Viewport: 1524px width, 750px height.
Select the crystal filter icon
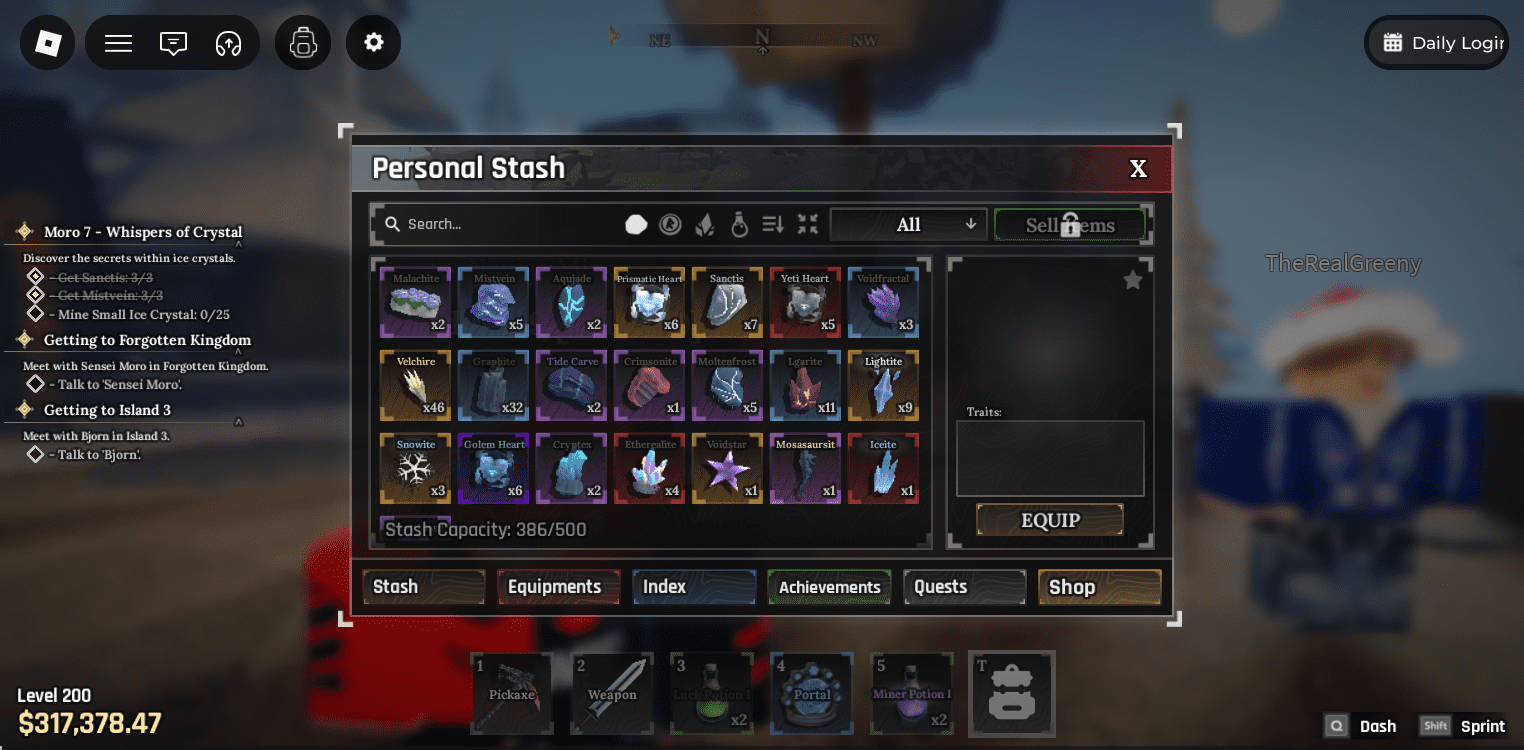pos(704,224)
